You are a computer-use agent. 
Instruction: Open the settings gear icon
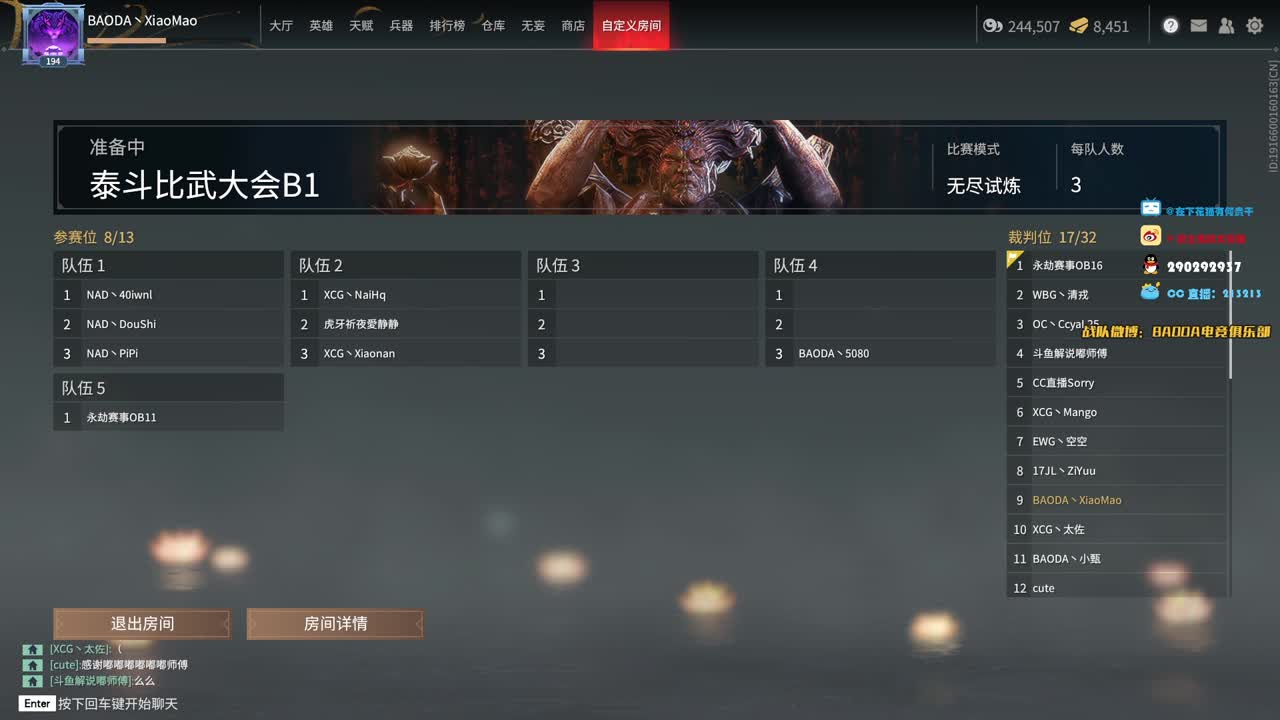(x=1254, y=25)
